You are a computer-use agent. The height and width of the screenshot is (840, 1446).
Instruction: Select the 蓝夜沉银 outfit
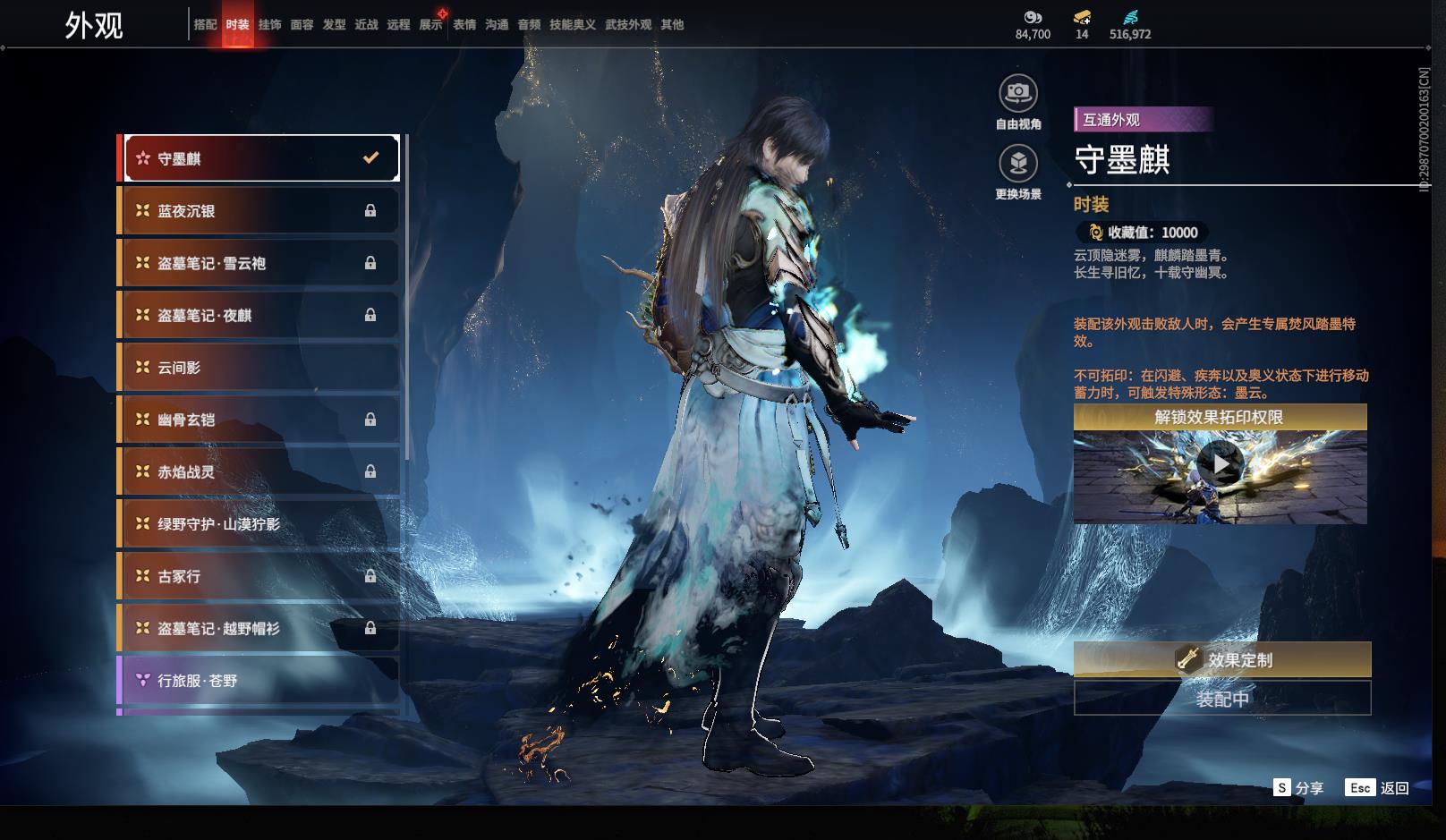click(259, 211)
